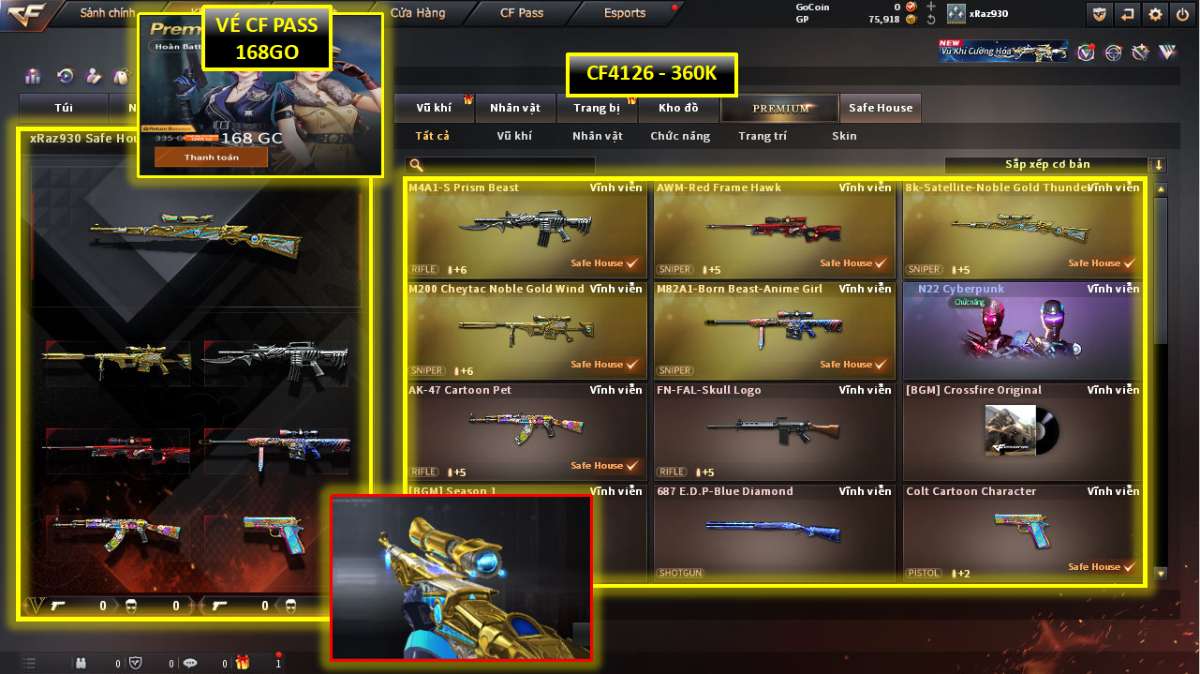Open the Sắp xếp cơ bản sort dropdown
The image size is (1200, 674).
coord(1047,165)
